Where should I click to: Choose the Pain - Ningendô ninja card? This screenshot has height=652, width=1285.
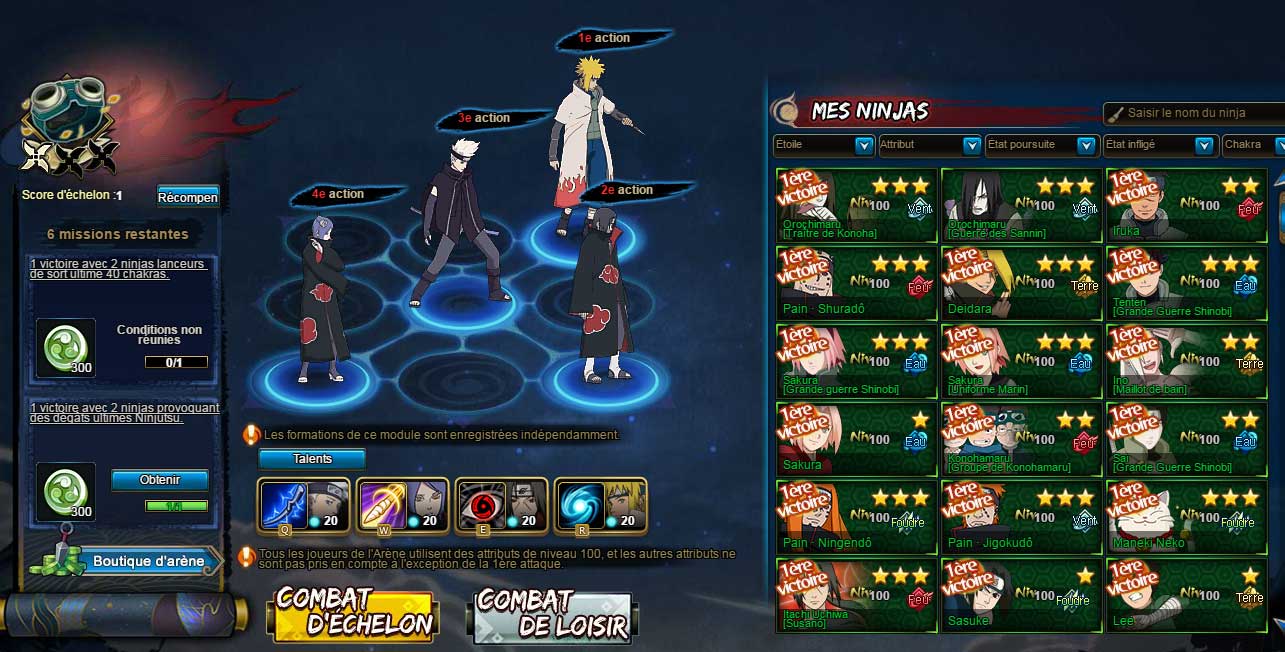click(x=857, y=518)
